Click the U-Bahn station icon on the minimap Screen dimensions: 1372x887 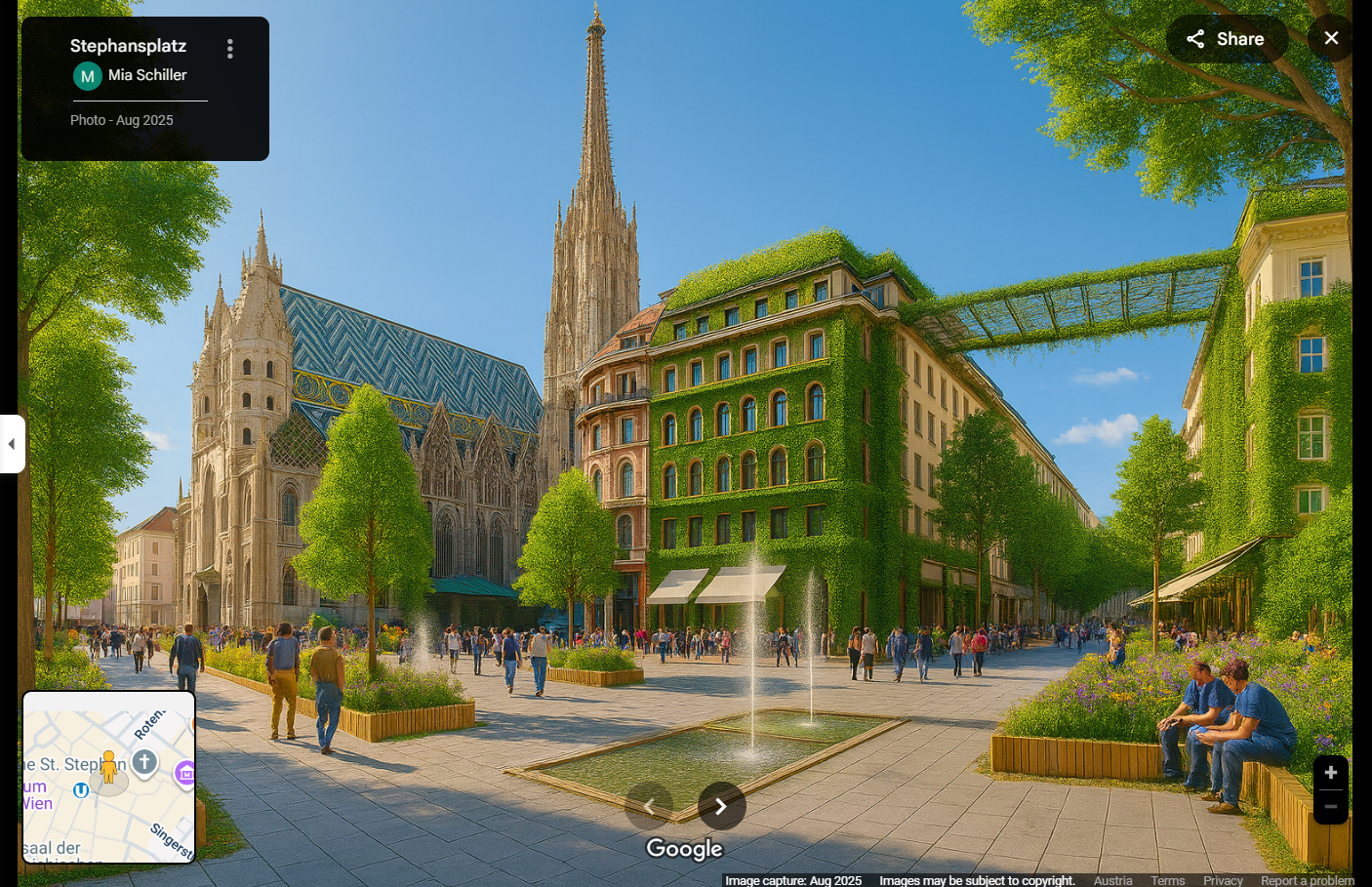pyautogui.click(x=80, y=790)
